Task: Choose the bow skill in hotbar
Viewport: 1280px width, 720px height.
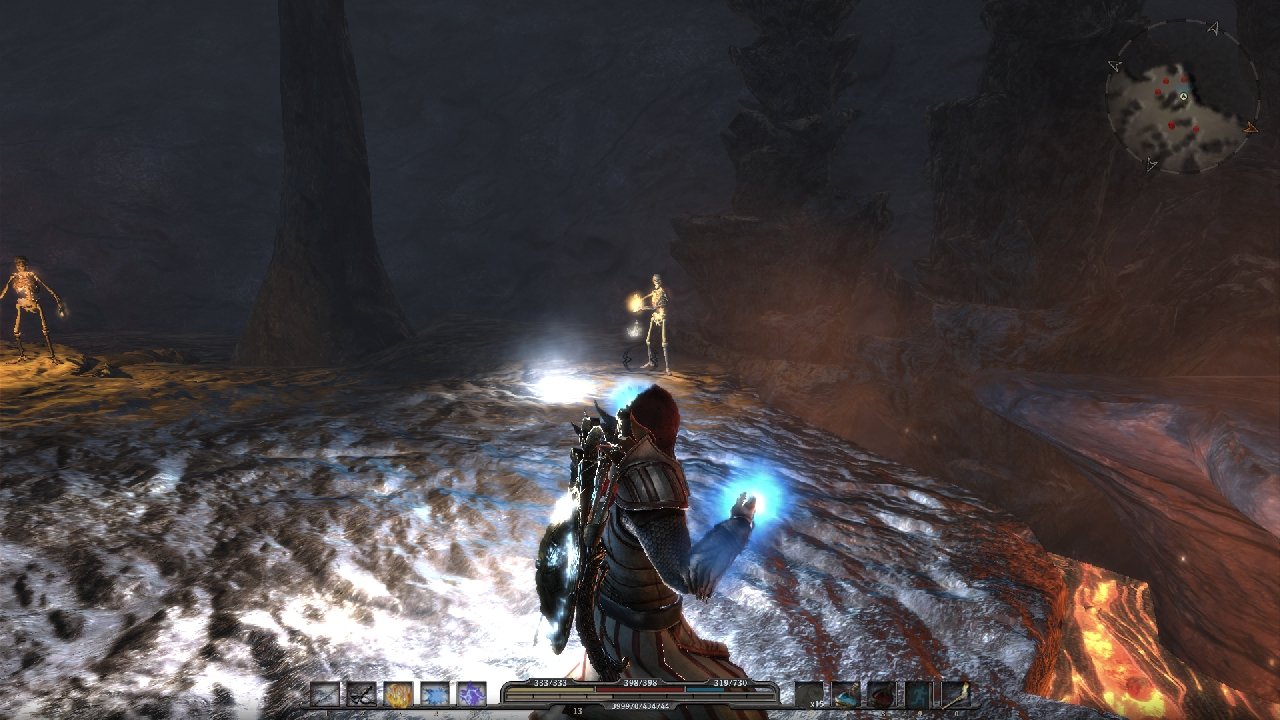Action: [x=361, y=694]
